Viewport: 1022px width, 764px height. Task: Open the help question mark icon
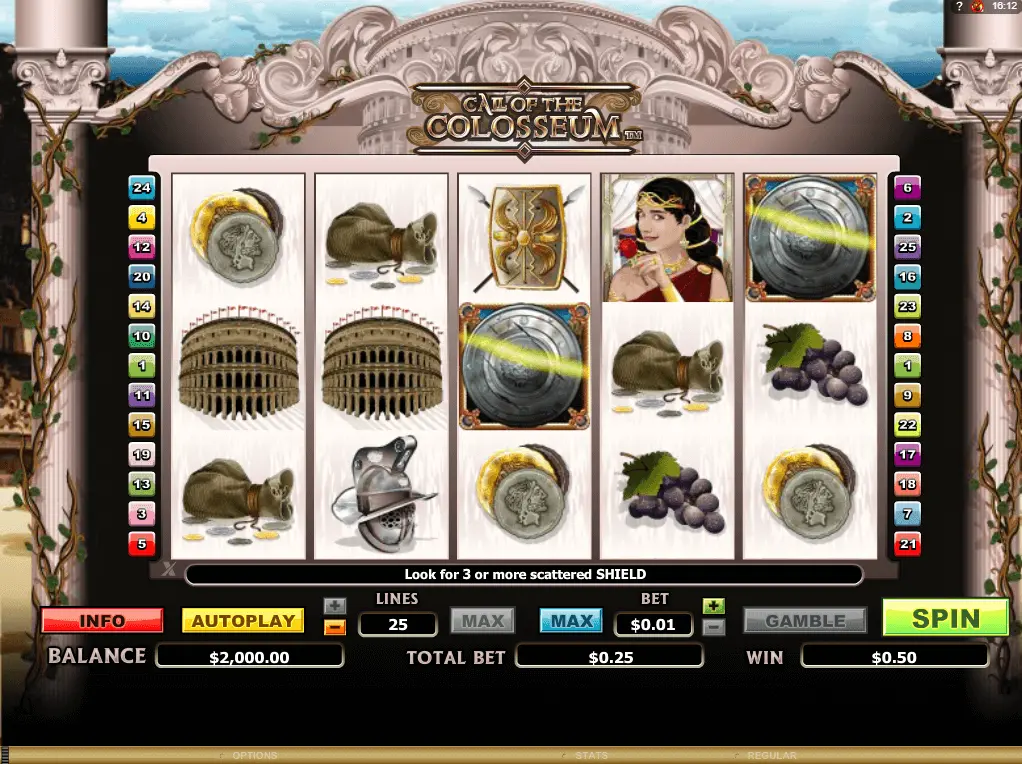point(959,7)
